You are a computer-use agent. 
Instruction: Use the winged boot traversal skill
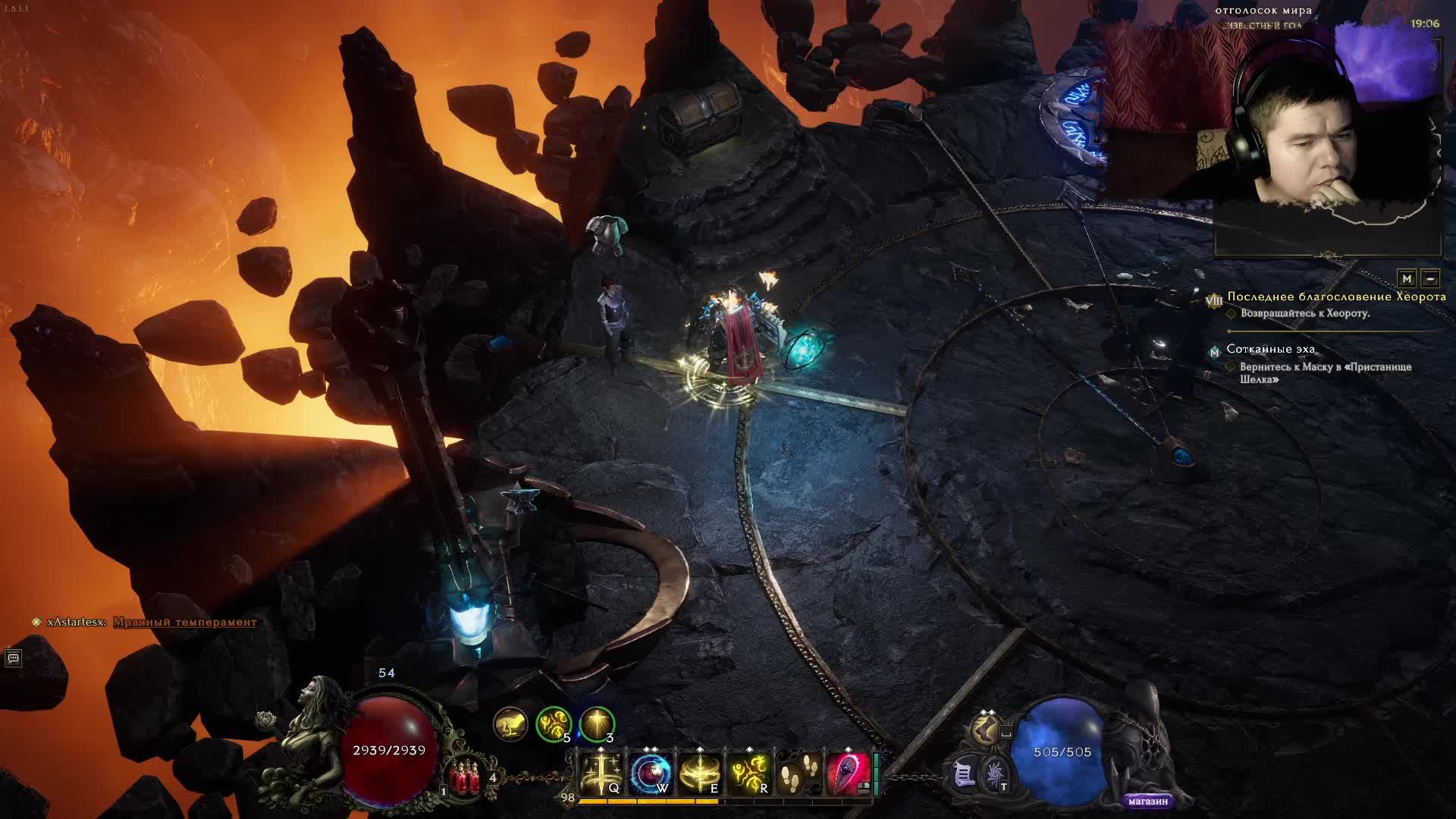(985, 730)
